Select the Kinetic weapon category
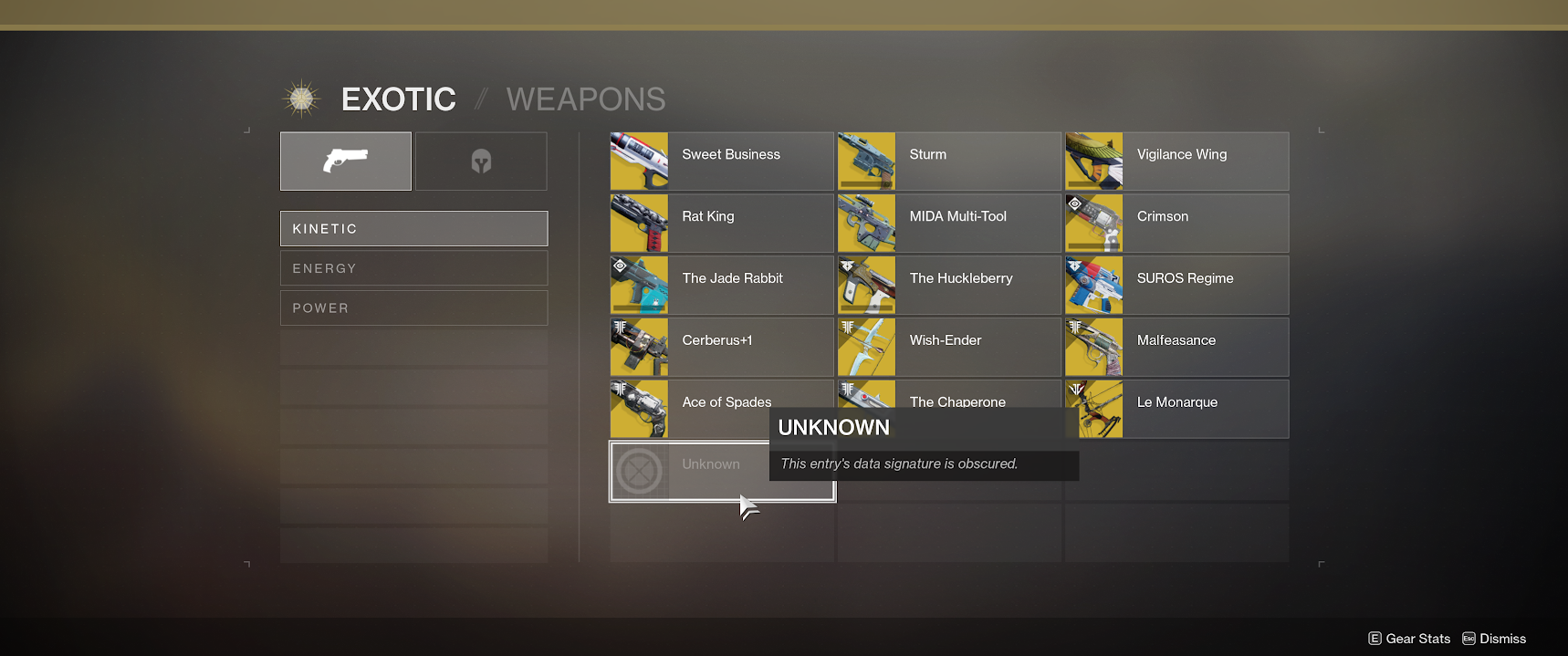The image size is (1568, 656). pos(413,229)
